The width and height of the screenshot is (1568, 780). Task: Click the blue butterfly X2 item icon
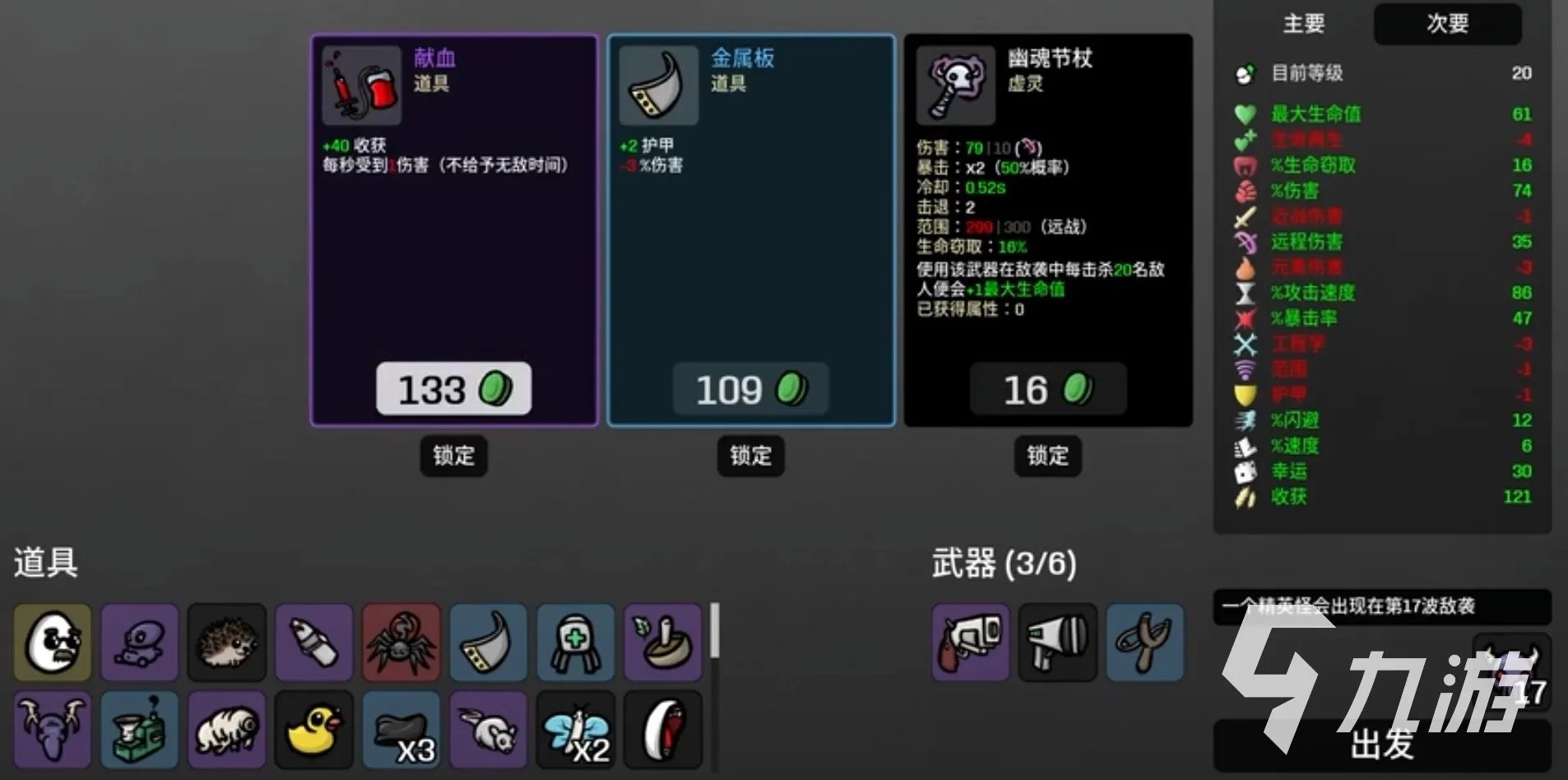click(576, 729)
